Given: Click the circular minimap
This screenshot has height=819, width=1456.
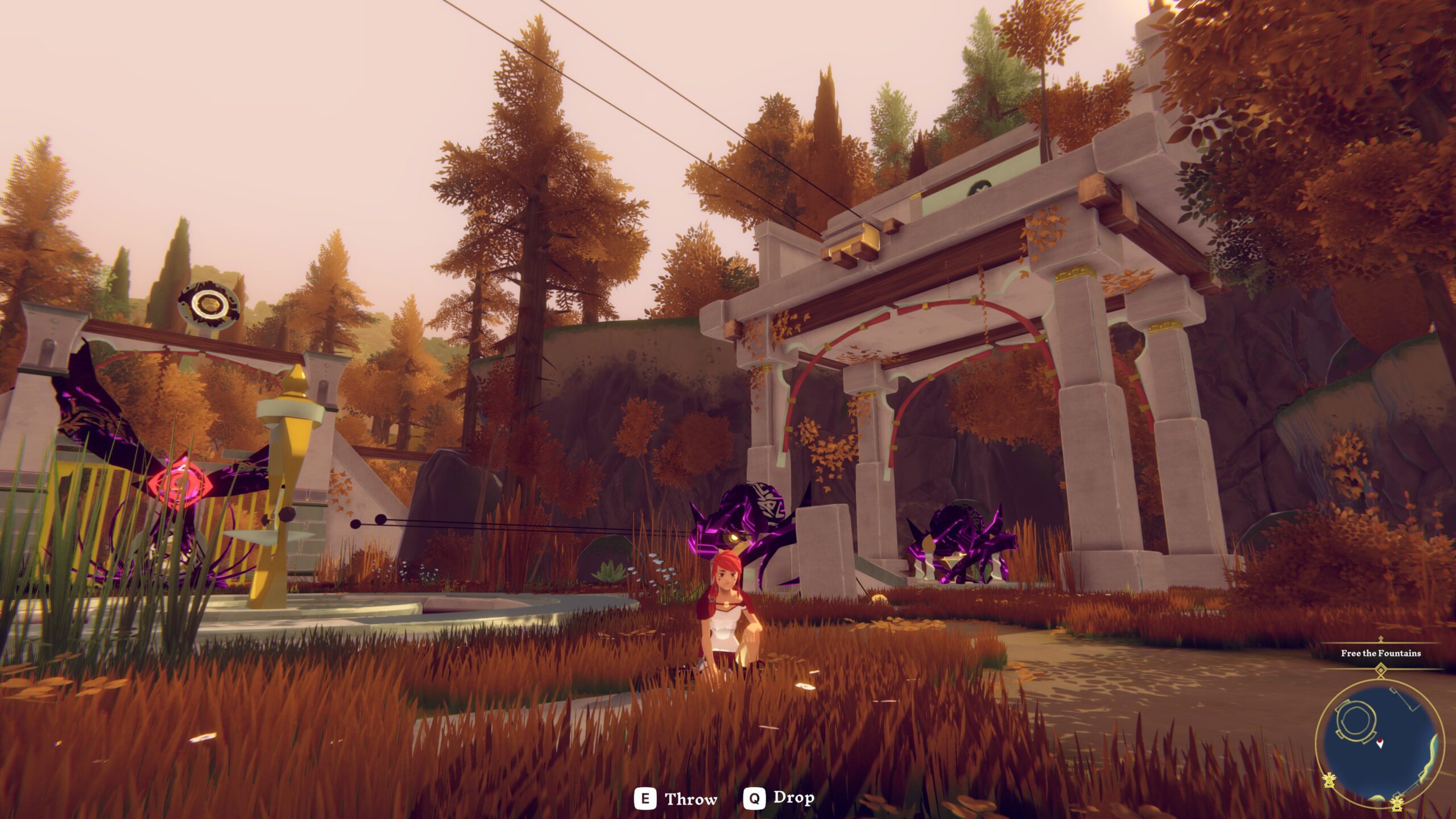Looking at the screenshot, I should point(1380,743).
